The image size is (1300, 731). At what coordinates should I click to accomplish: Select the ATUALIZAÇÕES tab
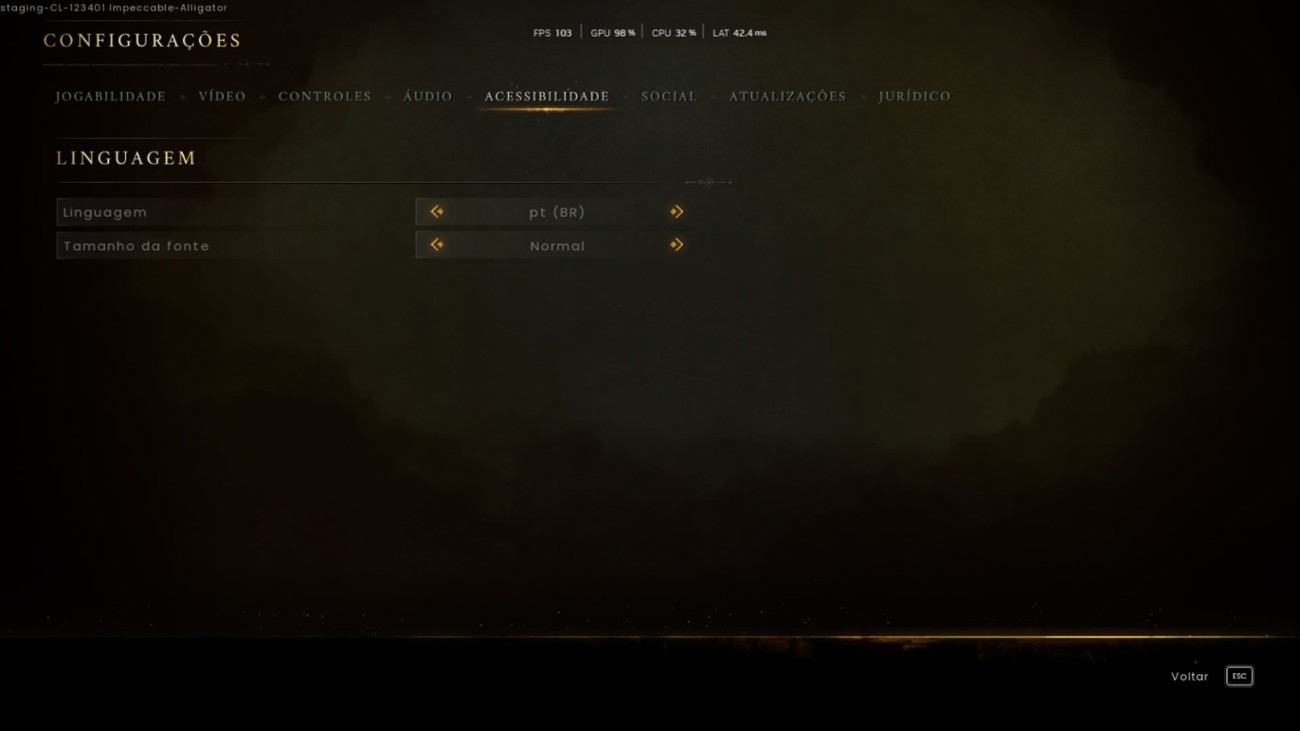[x=786, y=96]
